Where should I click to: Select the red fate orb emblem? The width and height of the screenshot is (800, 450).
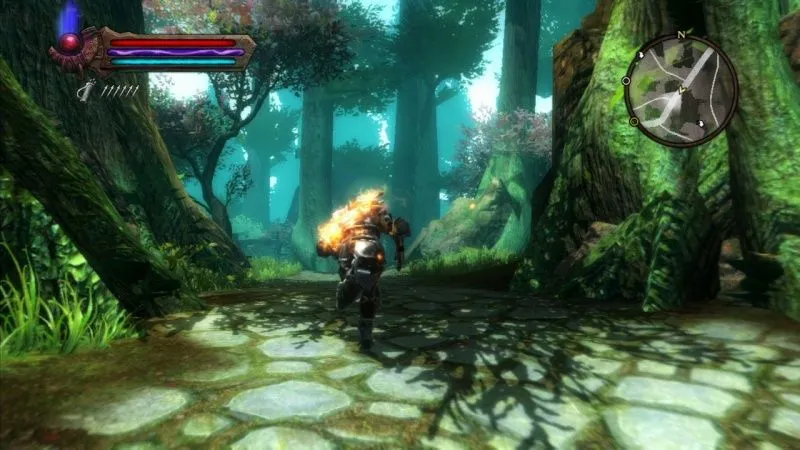click(70, 43)
